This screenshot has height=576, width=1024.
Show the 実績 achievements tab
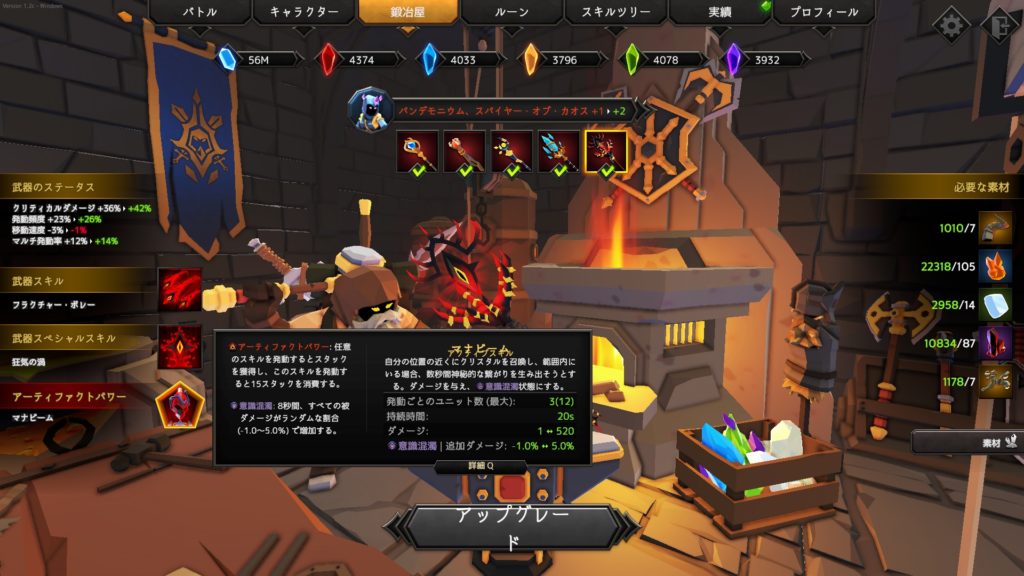tap(719, 12)
